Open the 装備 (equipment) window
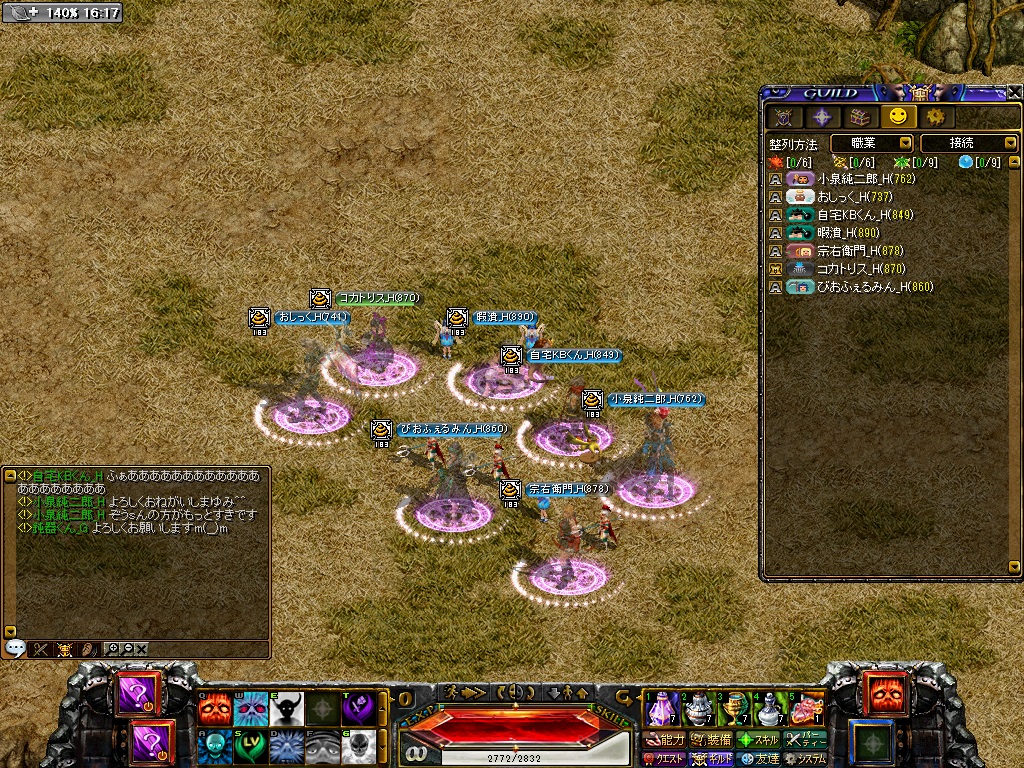1024x768 pixels. (710, 740)
